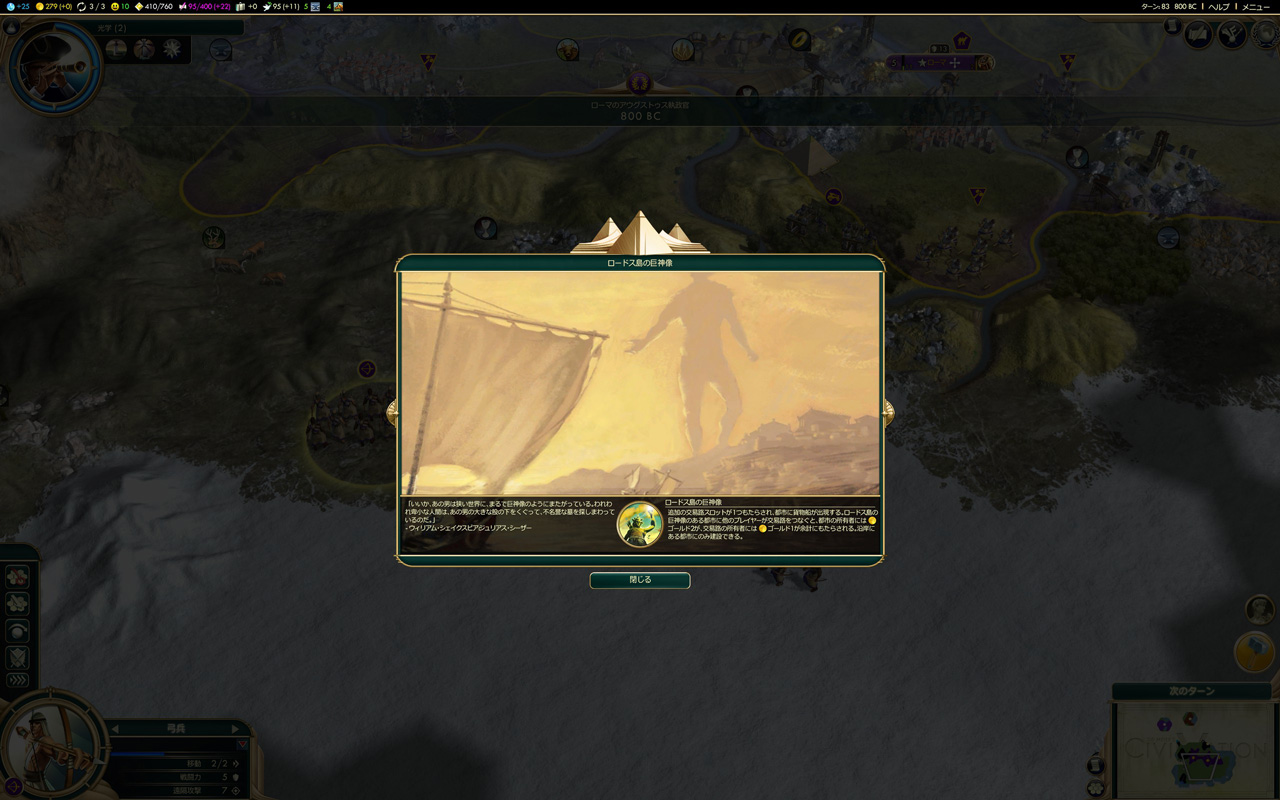Open the メニュー (Menu) link
Image resolution: width=1280 pixels, height=800 pixels.
tap(1256, 7)
